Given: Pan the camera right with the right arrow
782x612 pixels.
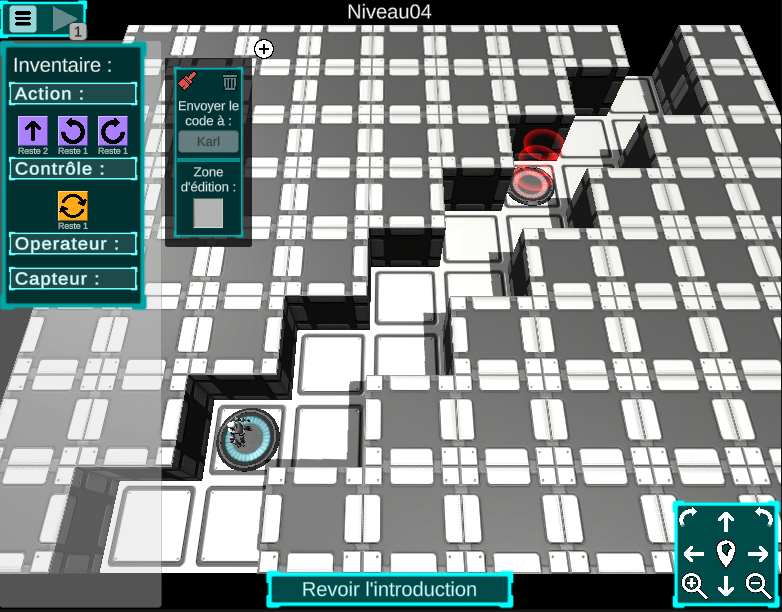Looking at the screenshot, I should [x=759, y=553].
